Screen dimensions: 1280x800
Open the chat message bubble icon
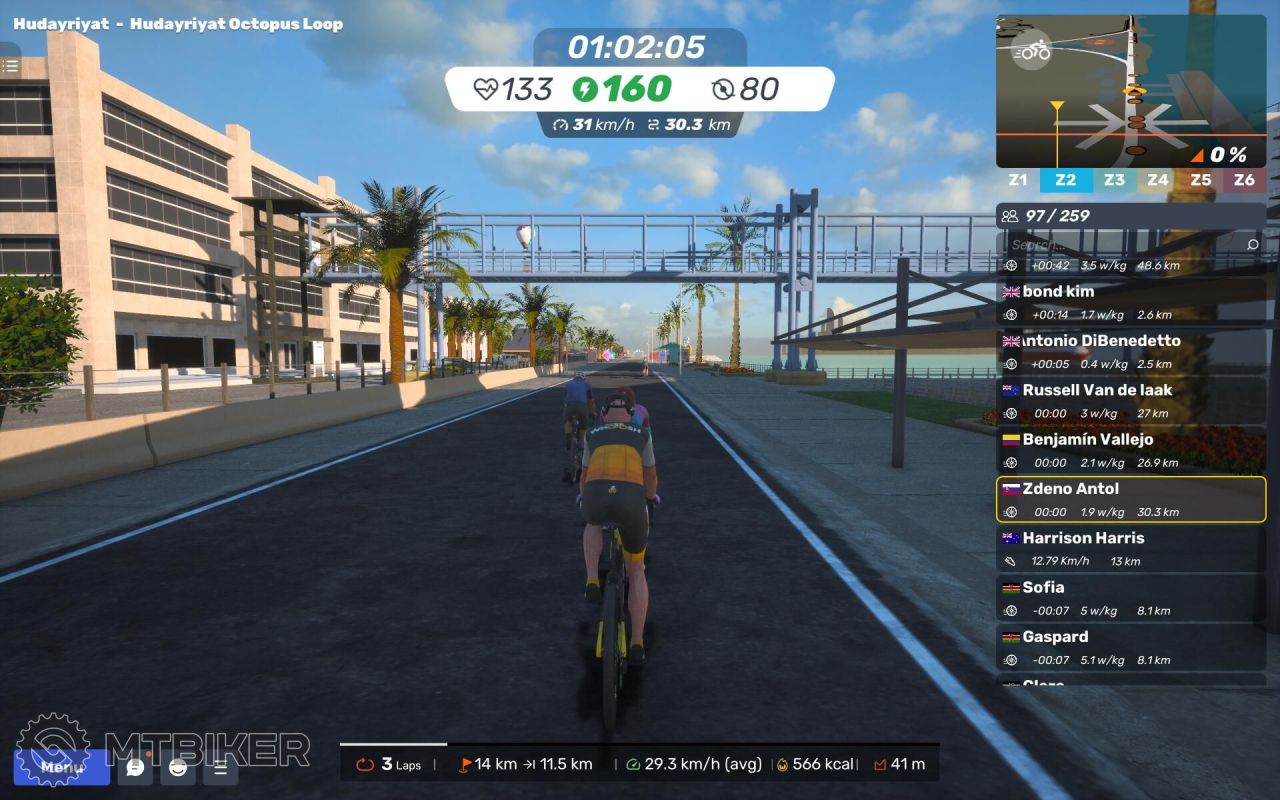(x=135, y=768)
